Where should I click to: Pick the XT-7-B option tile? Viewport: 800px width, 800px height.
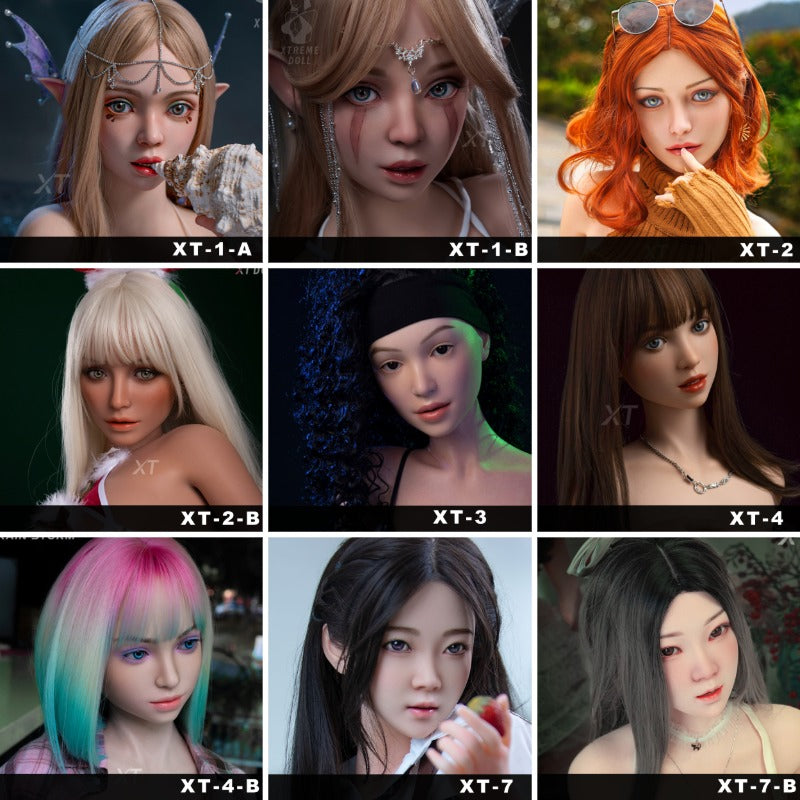(x=668, y=668)
